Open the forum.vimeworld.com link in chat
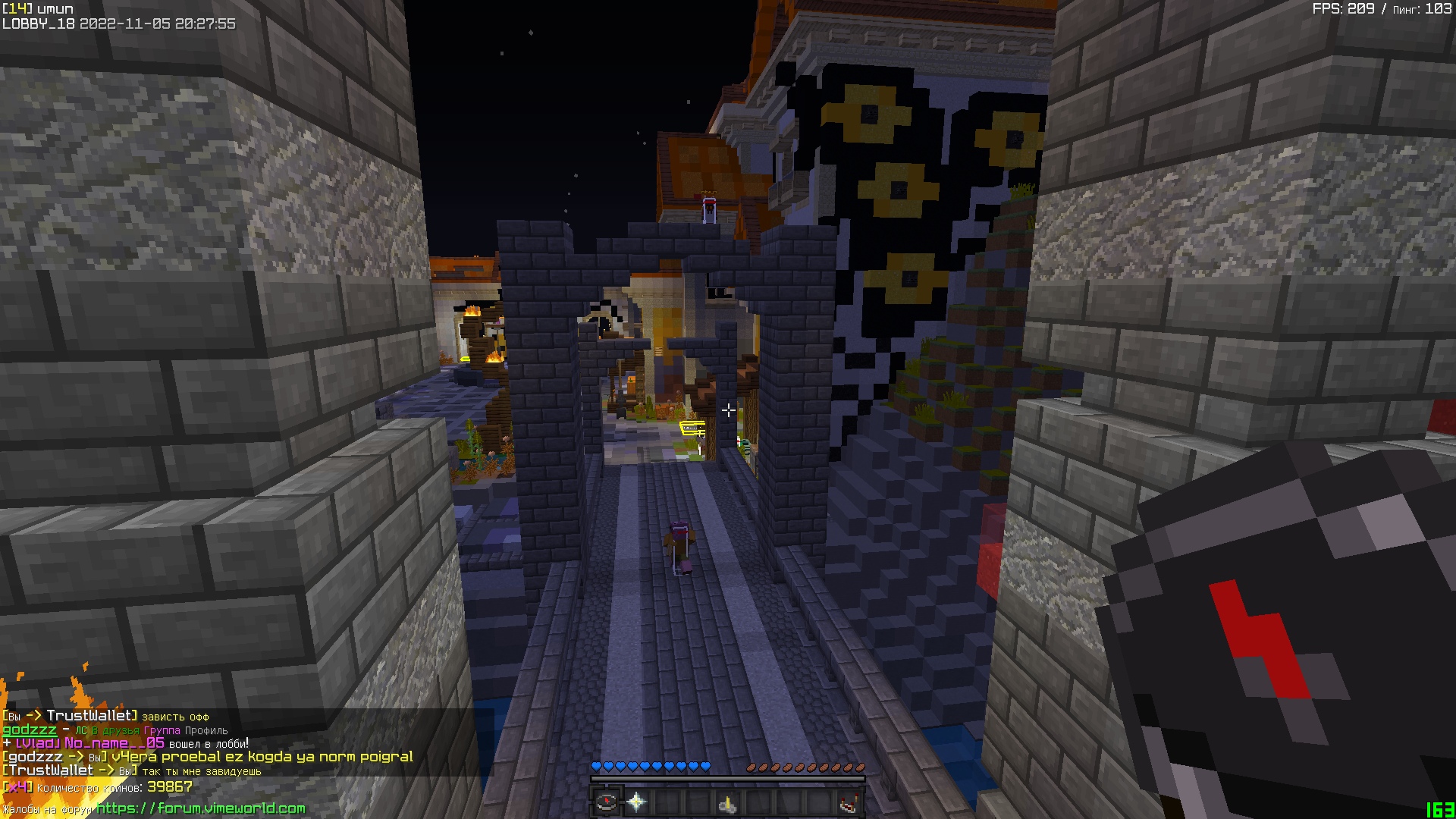This screenshot has width=1456, height=819. (x=201, y=808)
